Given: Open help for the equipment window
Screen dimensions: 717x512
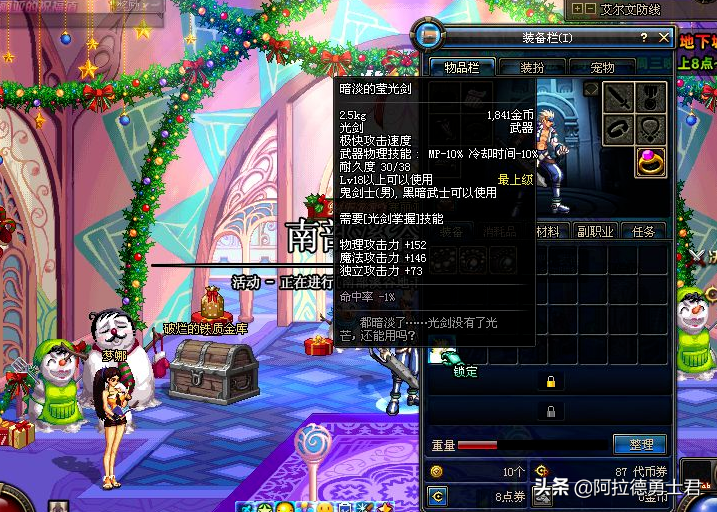Looking at the screenshot, I should click(645, 37).
